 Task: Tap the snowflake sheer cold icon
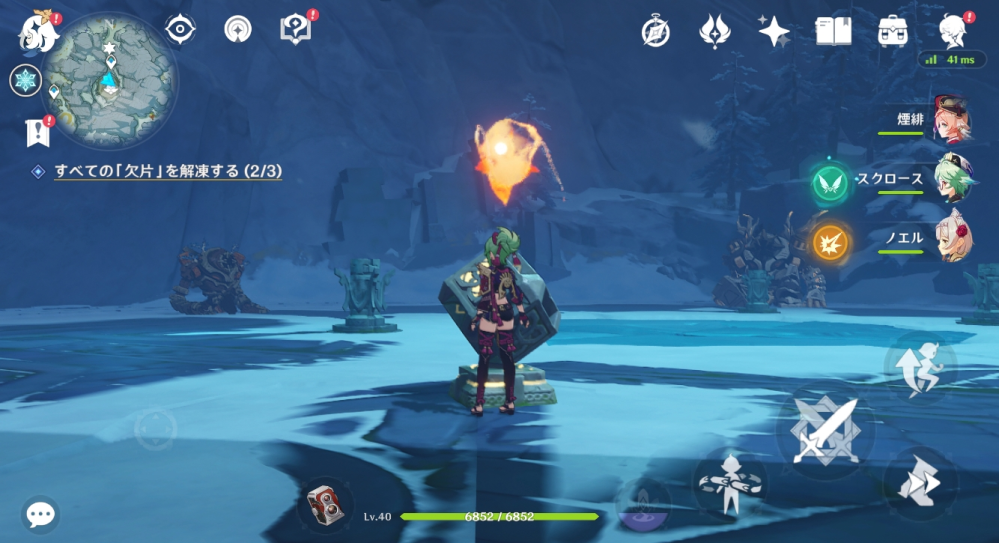pos(25,80)
